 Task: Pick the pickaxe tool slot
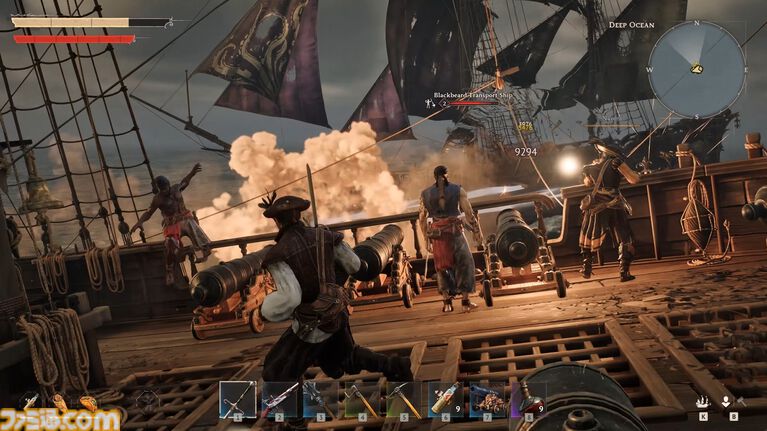pos(403,399)
